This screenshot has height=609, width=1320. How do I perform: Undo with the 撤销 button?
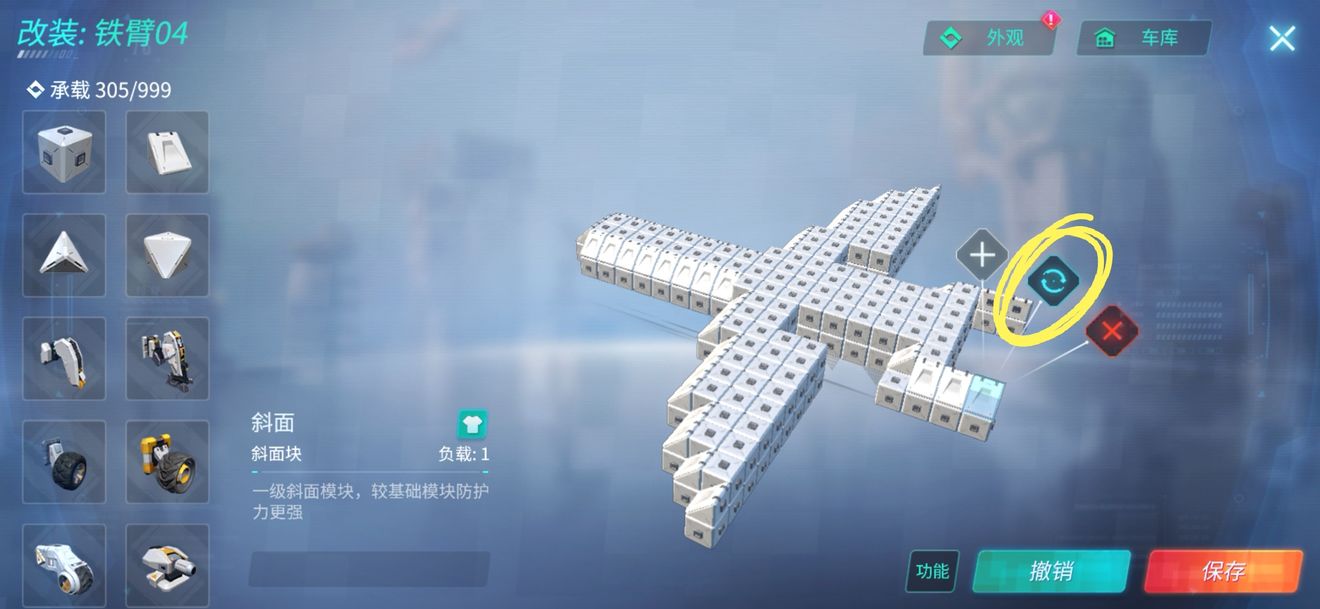point(1051,571)
